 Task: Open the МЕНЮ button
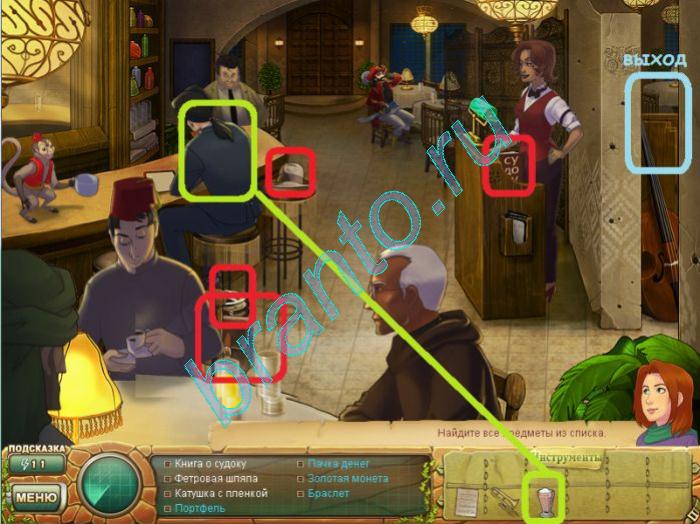[x=35, y=496]
